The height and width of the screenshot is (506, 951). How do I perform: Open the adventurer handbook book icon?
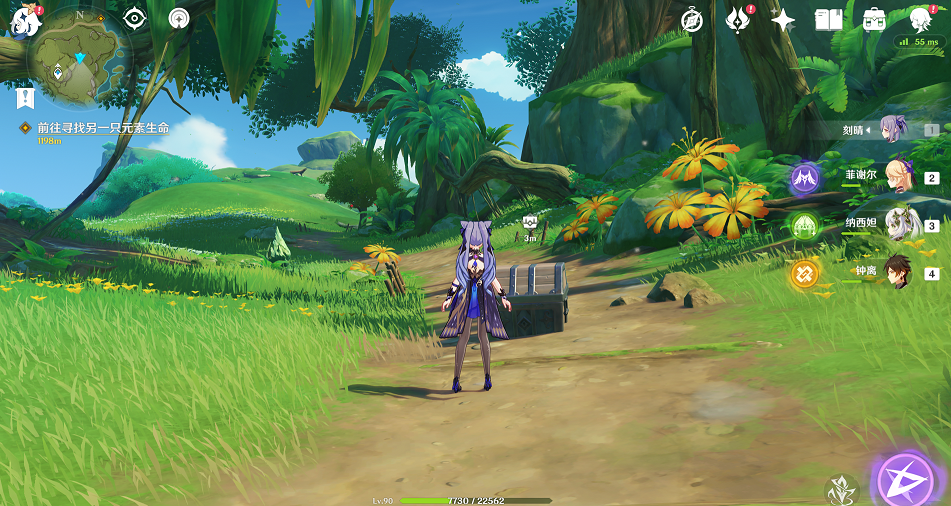828,19
